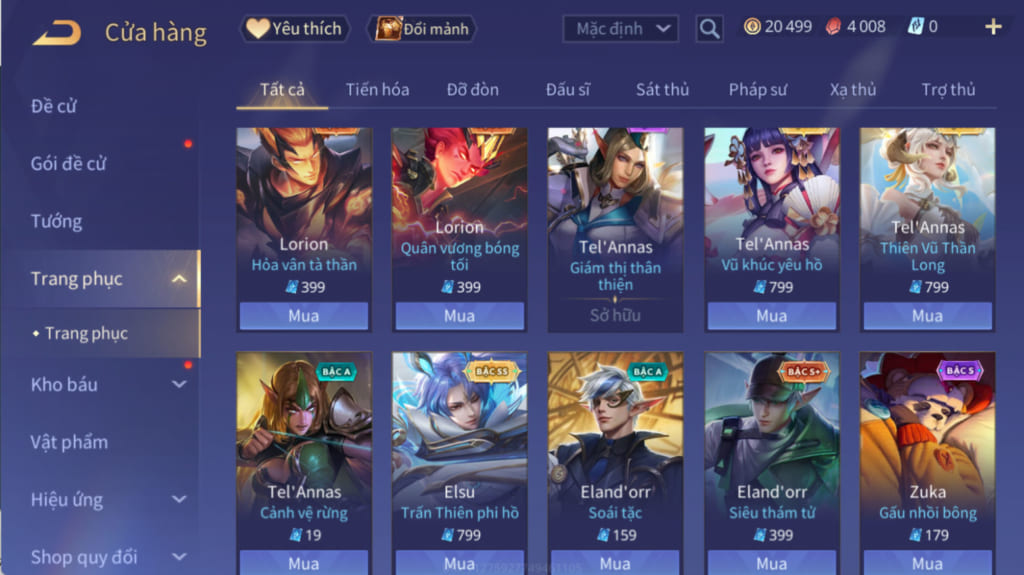Viewport: 1024px width, 575px height.
Task: Select the Zuka Gấu nhồi bông card
Action: pos(927,450)
